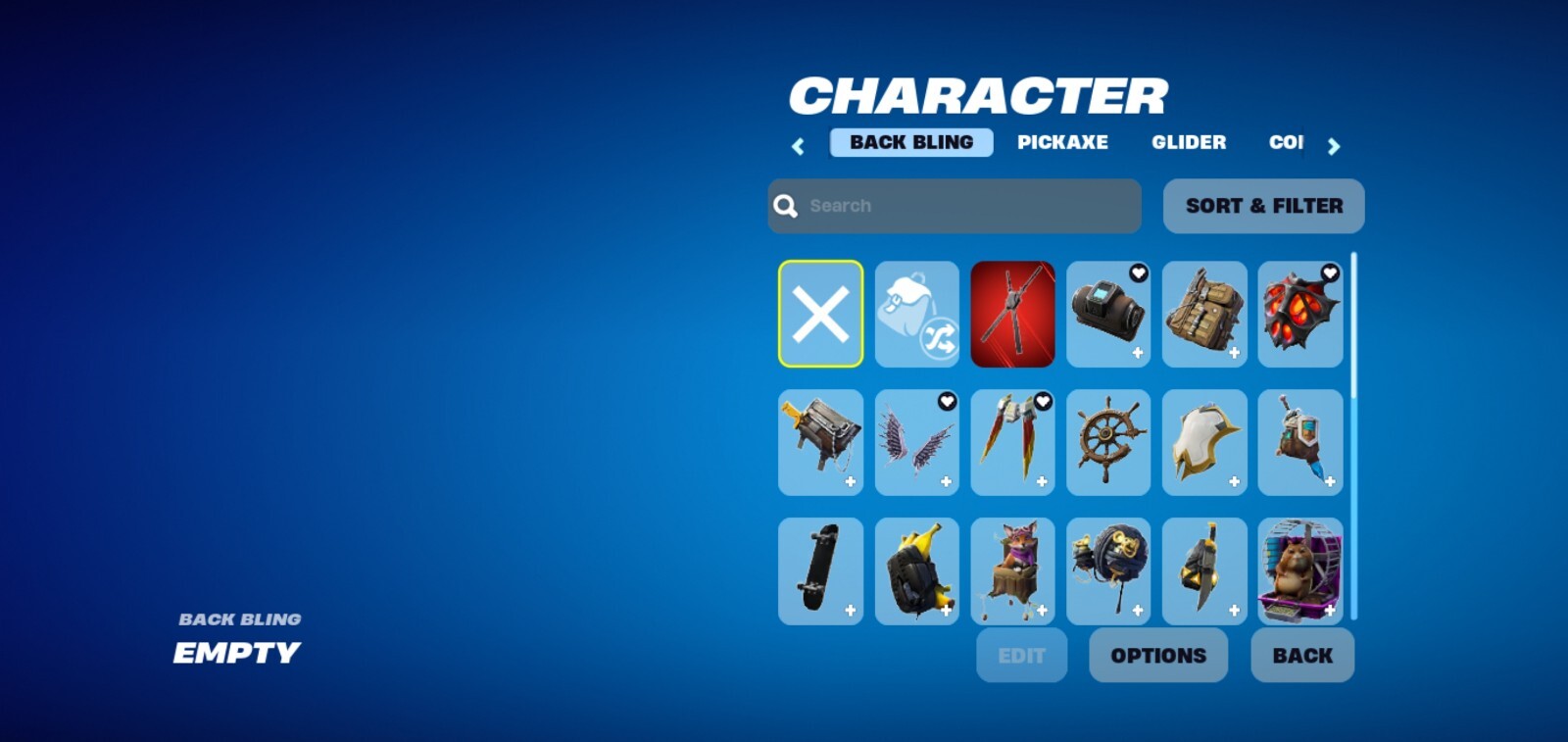Click left arrow to show previous category tabs
This screenshot has height=742, width=1568.
click(x=798, y=145)
